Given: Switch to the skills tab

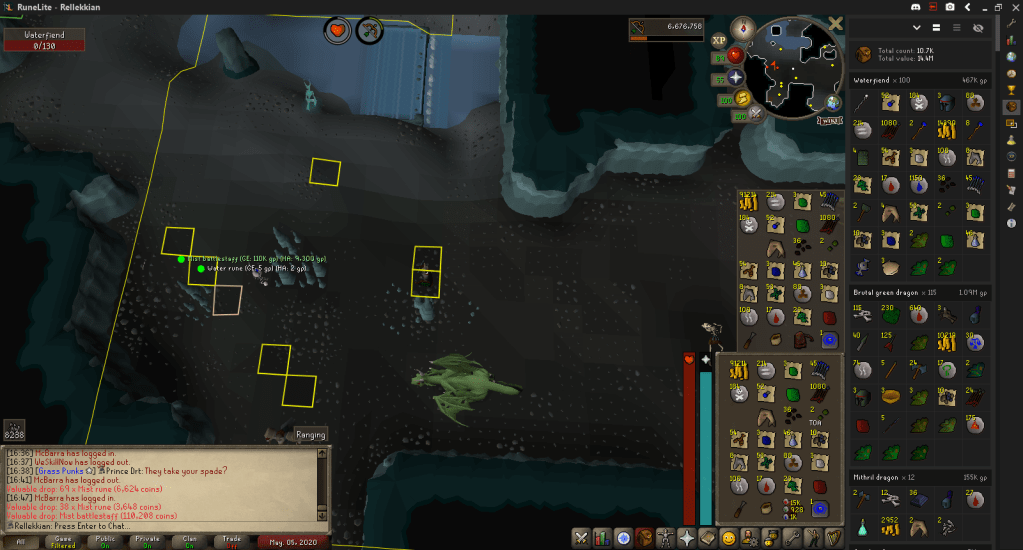Looking at the screenshot, I should pos(603,538).
